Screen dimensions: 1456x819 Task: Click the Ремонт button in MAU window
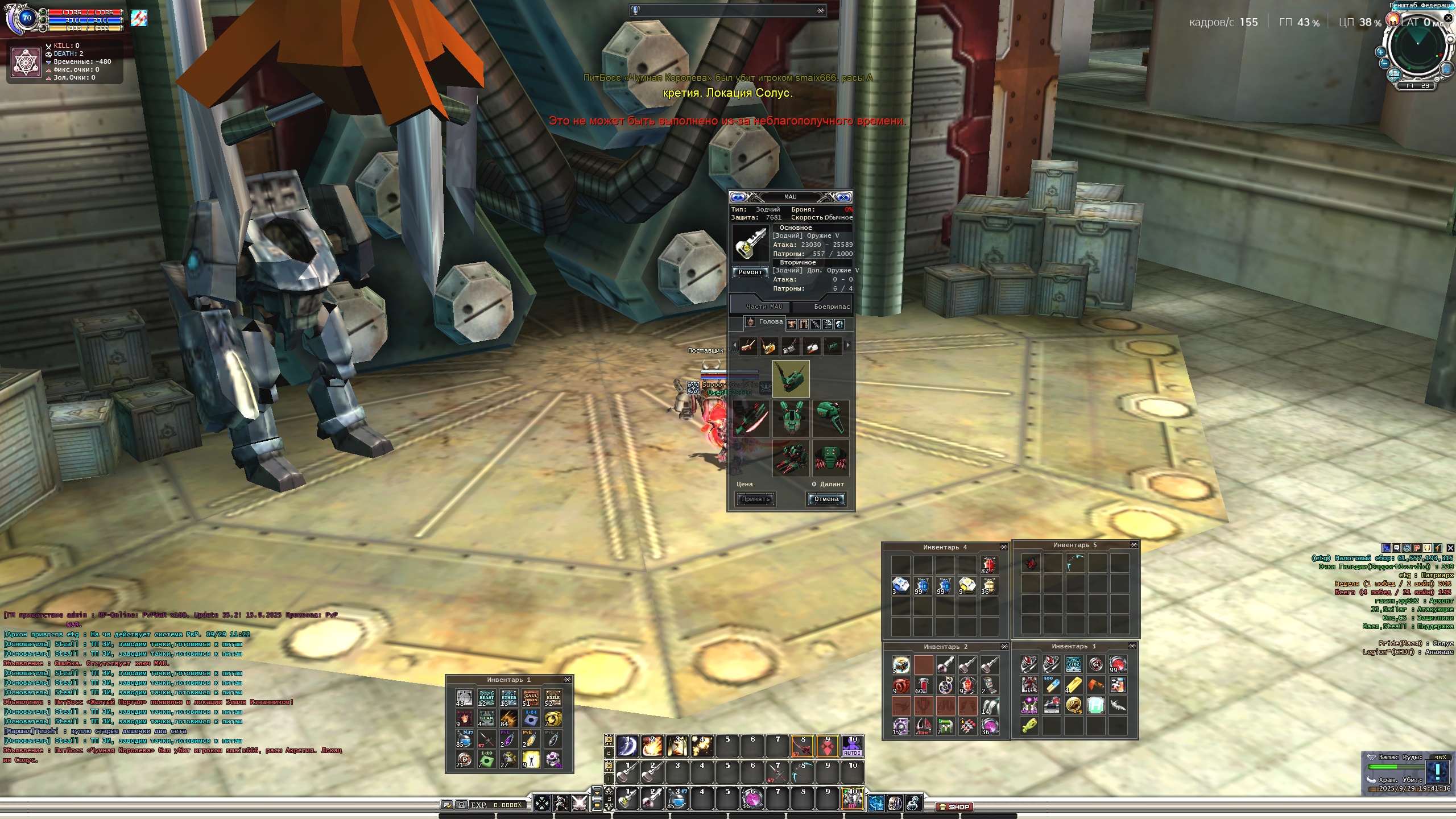pyautogui.click(x=750, y=272)
